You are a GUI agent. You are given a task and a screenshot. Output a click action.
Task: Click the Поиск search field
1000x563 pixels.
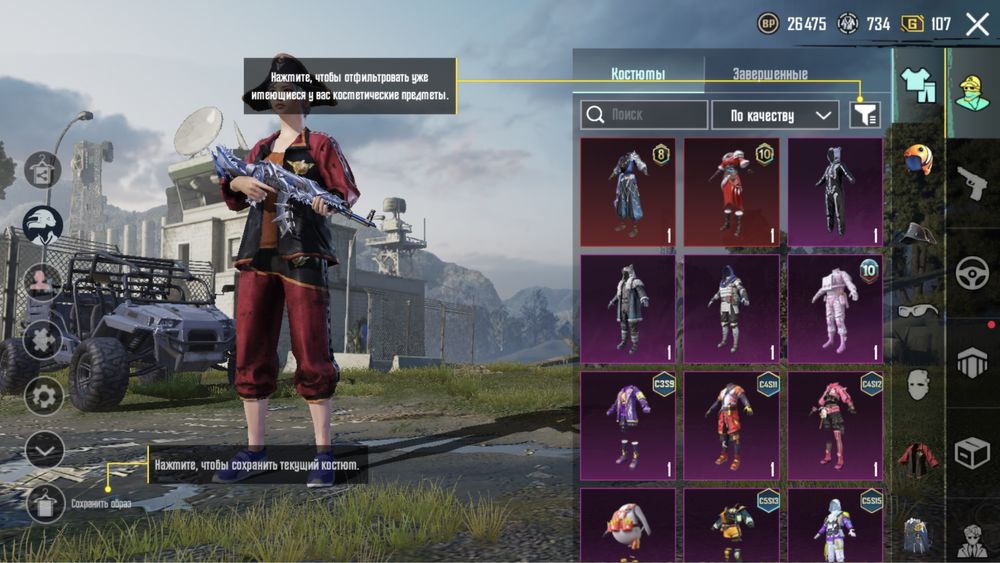point(644,115)
